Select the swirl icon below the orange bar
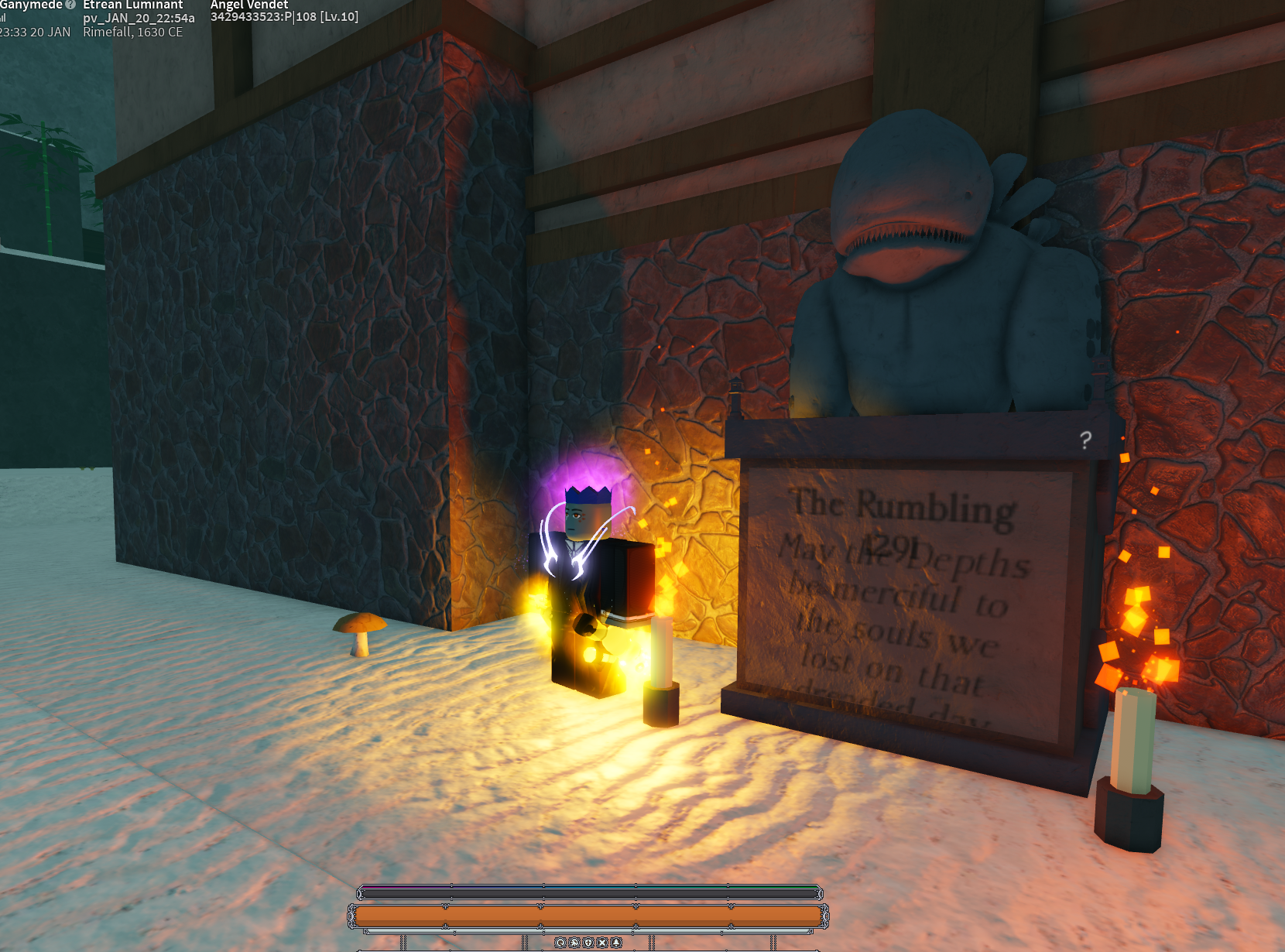The image size is (1285, 952). [560, 943]
